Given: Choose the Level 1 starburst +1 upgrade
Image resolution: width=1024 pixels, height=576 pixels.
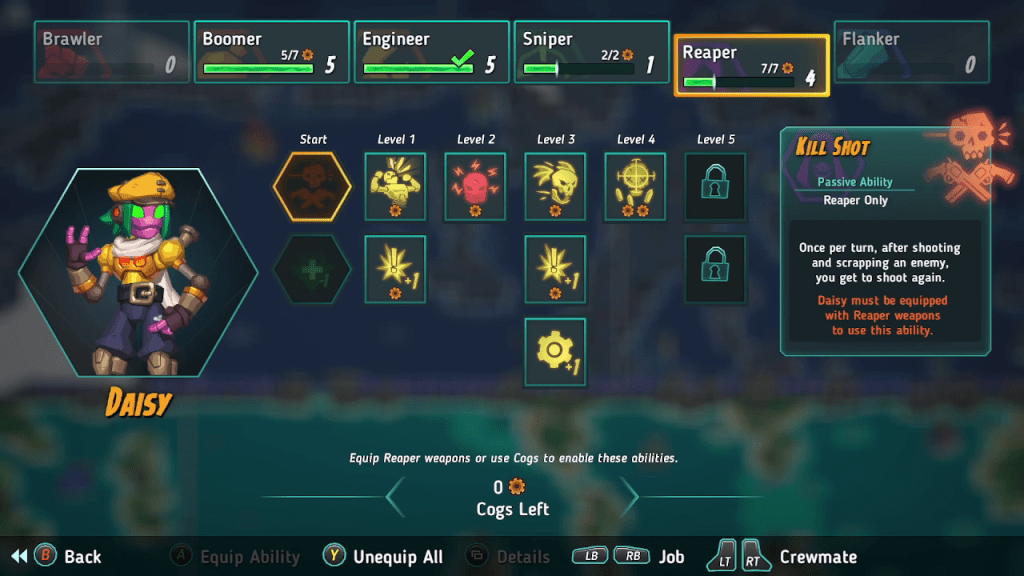Looking at the screenshot, I should coord(395,269).
